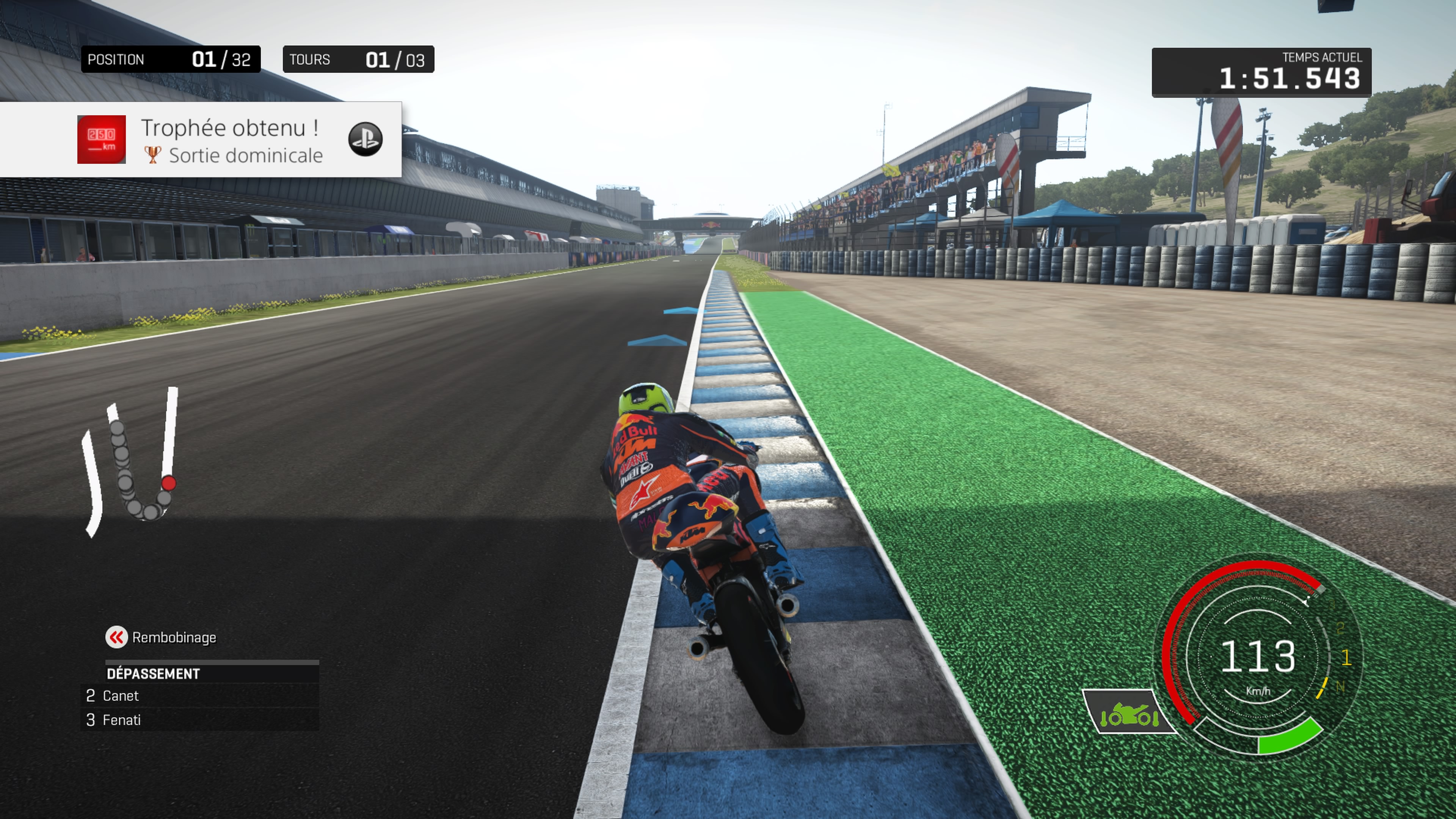Select Fenati in the overtake list
The width and height of the screenshot is (1456, 819).
coord(121,720)
